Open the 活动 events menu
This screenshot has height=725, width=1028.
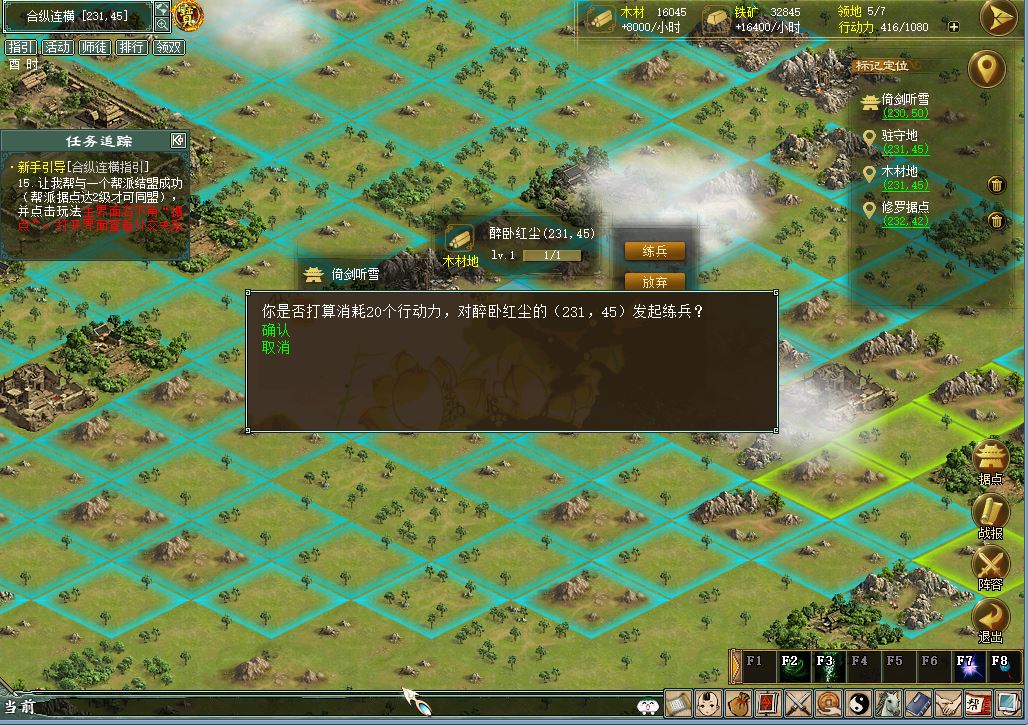pos(58,47)
